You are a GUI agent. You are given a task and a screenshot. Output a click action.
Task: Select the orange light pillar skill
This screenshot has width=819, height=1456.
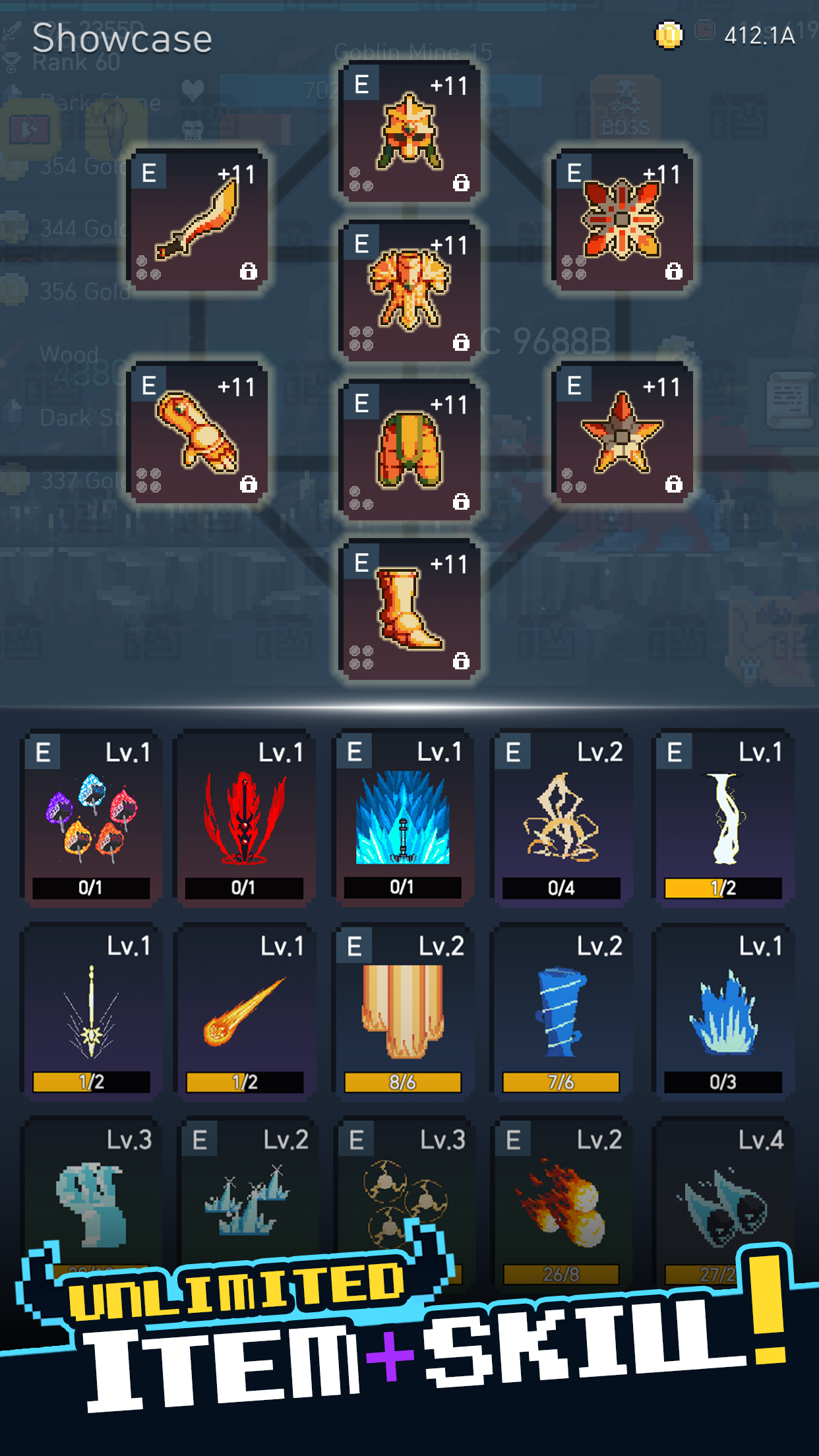click(x=402, y=1011)
